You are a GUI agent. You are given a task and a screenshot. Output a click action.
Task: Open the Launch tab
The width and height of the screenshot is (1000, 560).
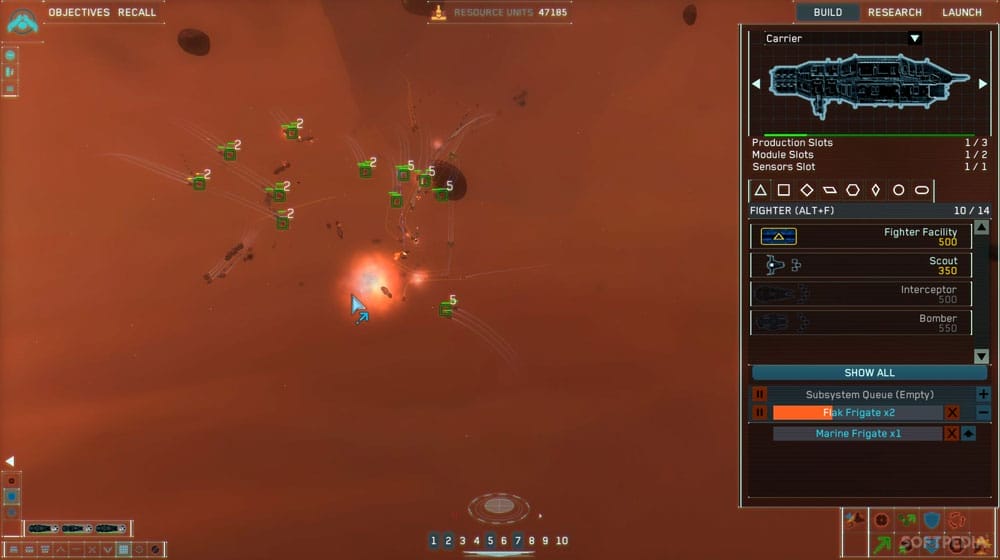(x=962, y=12)
